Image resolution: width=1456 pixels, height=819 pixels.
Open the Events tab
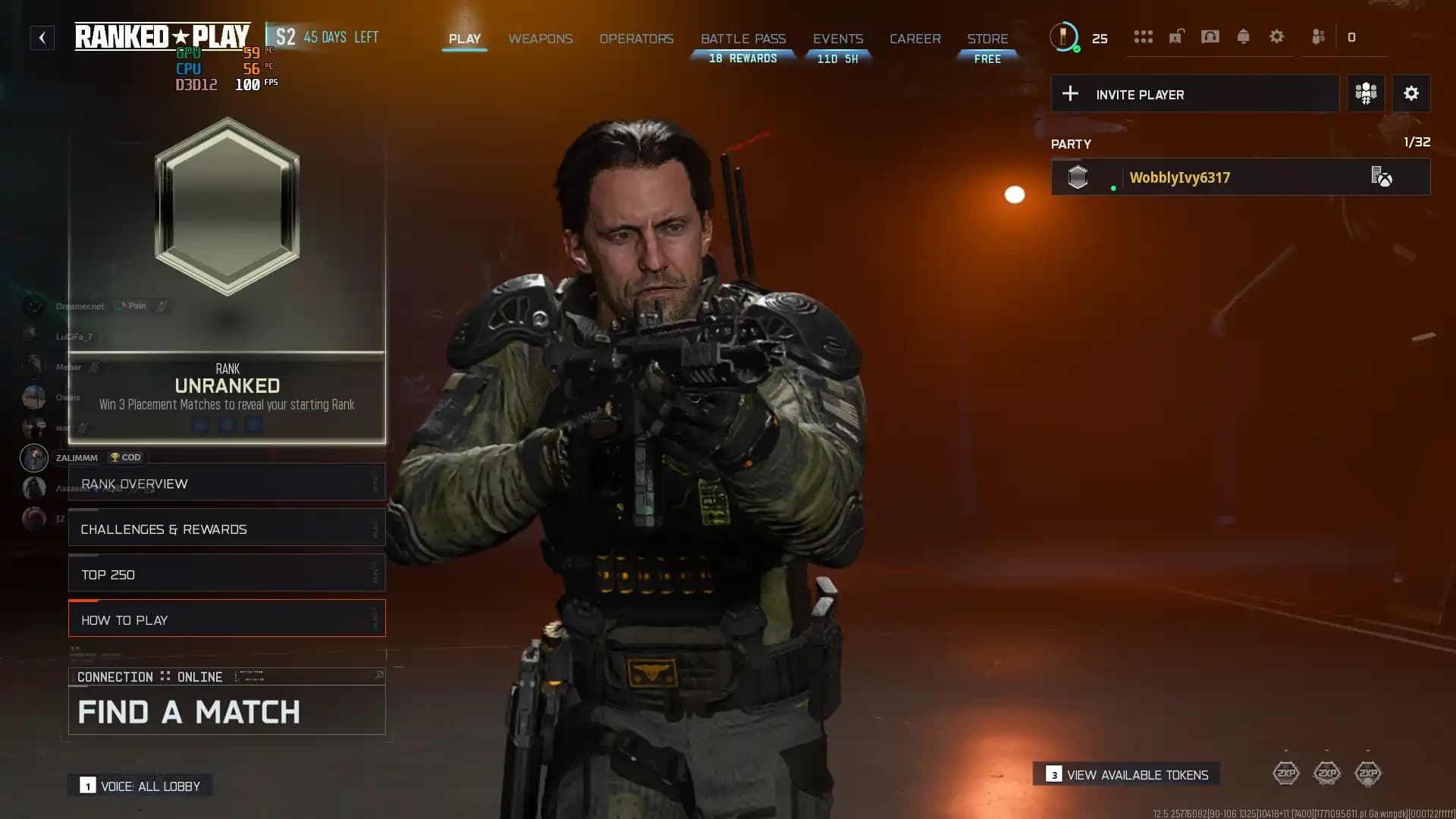pos(838,39)
